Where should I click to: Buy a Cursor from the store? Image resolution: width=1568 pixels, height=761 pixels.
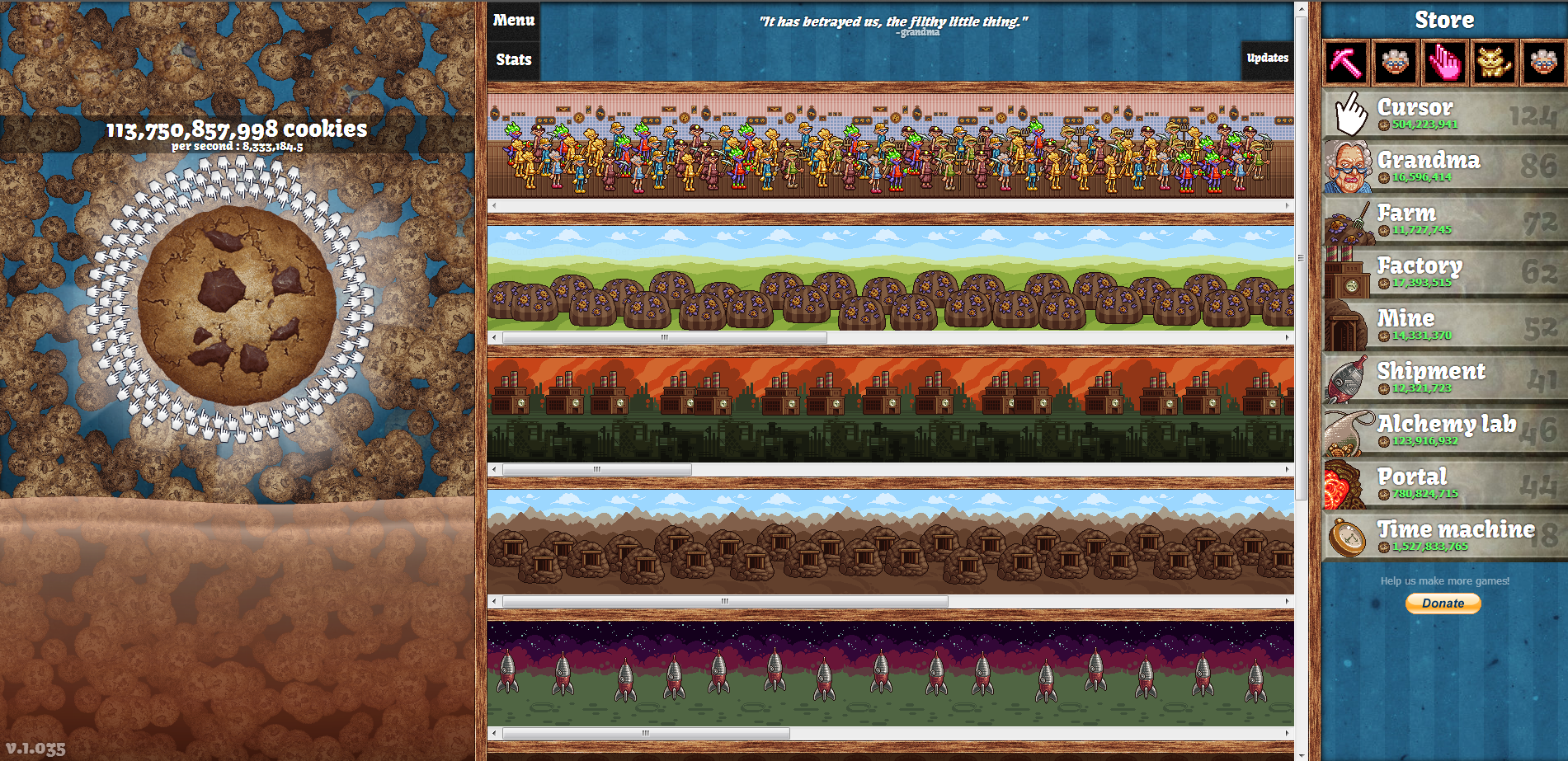(x=1445, y=114)
